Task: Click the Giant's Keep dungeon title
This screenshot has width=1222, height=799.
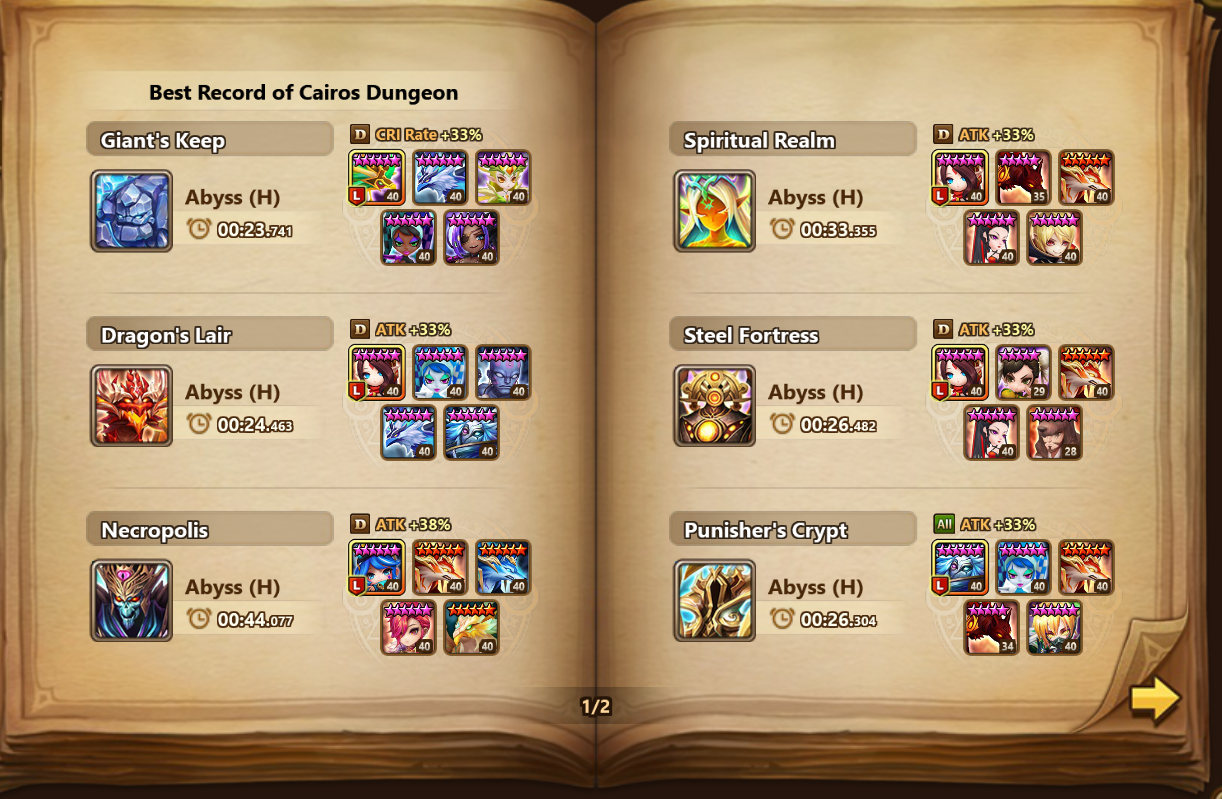Action: pyautogui.click(x=163, y=140)
